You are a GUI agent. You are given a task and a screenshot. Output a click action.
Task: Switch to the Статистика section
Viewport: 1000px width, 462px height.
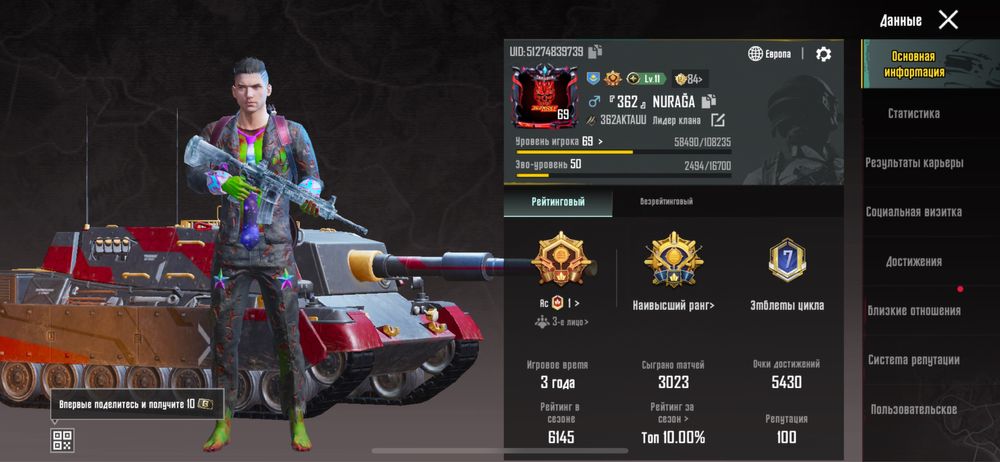(914, 114)
